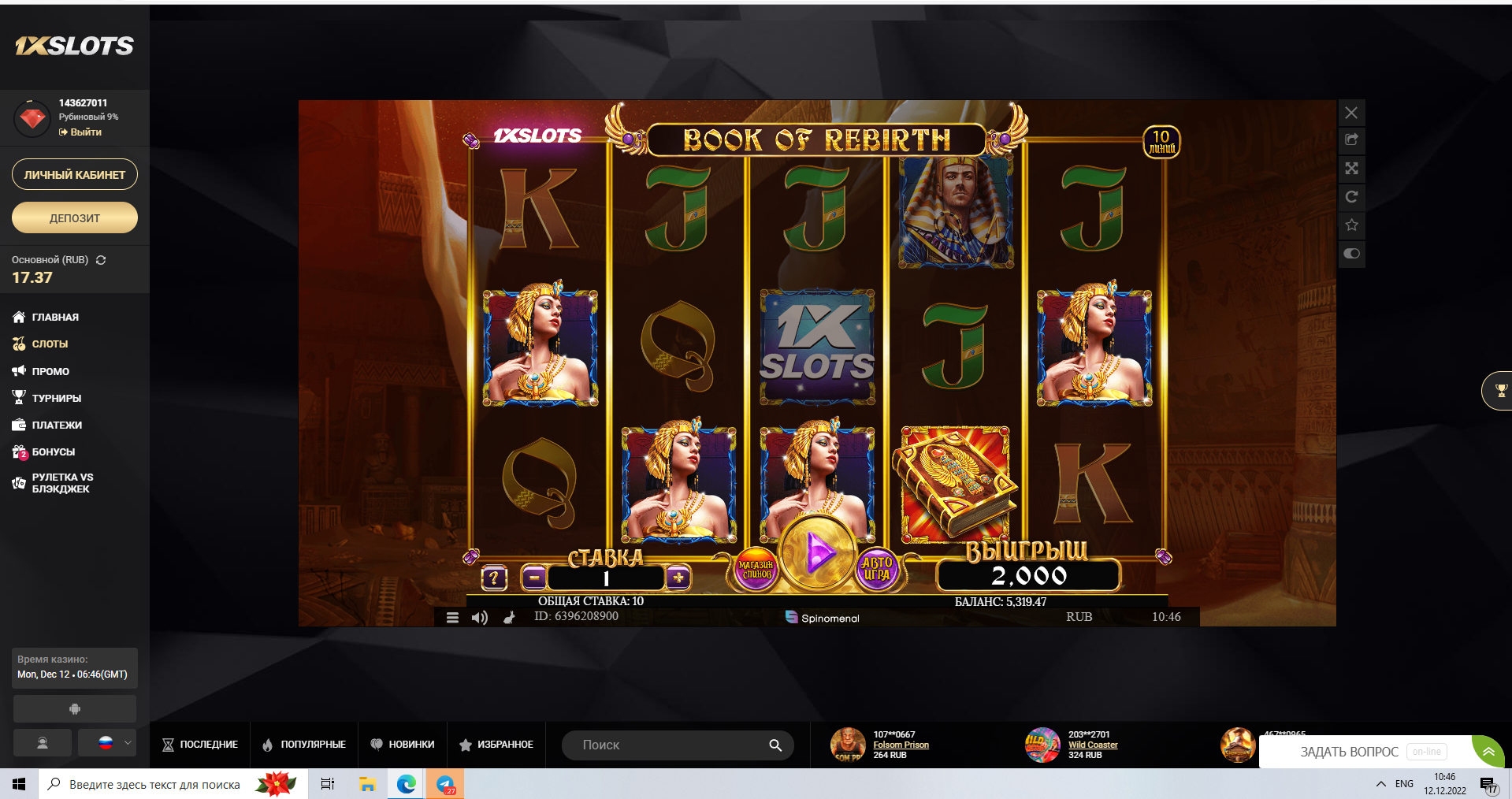Change the 10 lines setting
1512x799 pixels.
click(x=1161, y=142)
